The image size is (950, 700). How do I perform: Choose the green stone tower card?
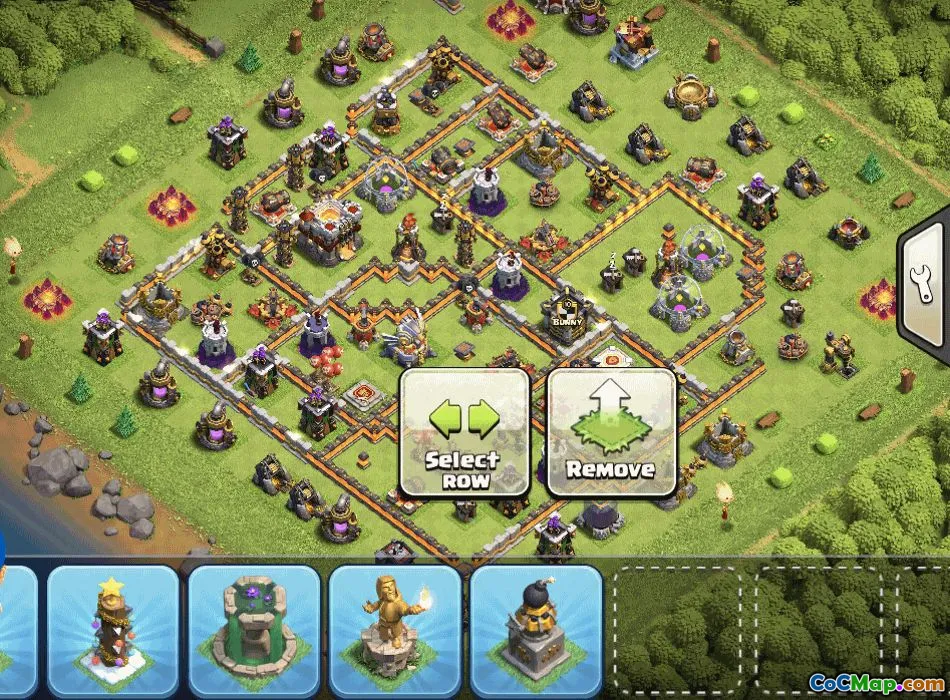(x=253, y=630)
